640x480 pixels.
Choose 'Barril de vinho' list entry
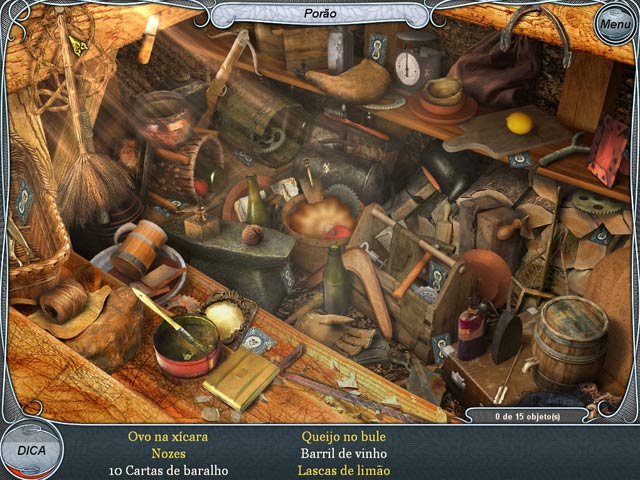343,454
